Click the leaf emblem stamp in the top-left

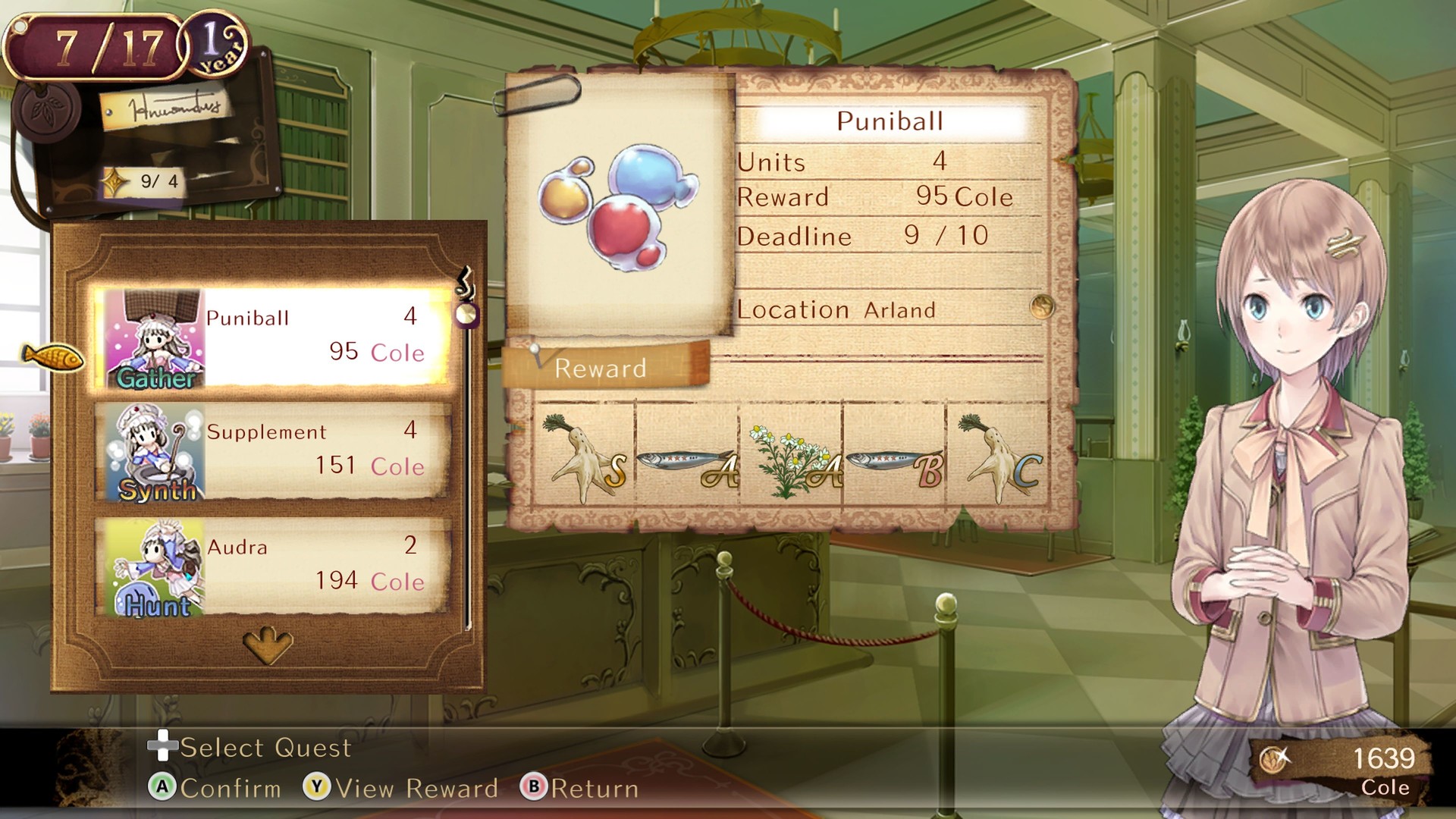tap(47, 111)
